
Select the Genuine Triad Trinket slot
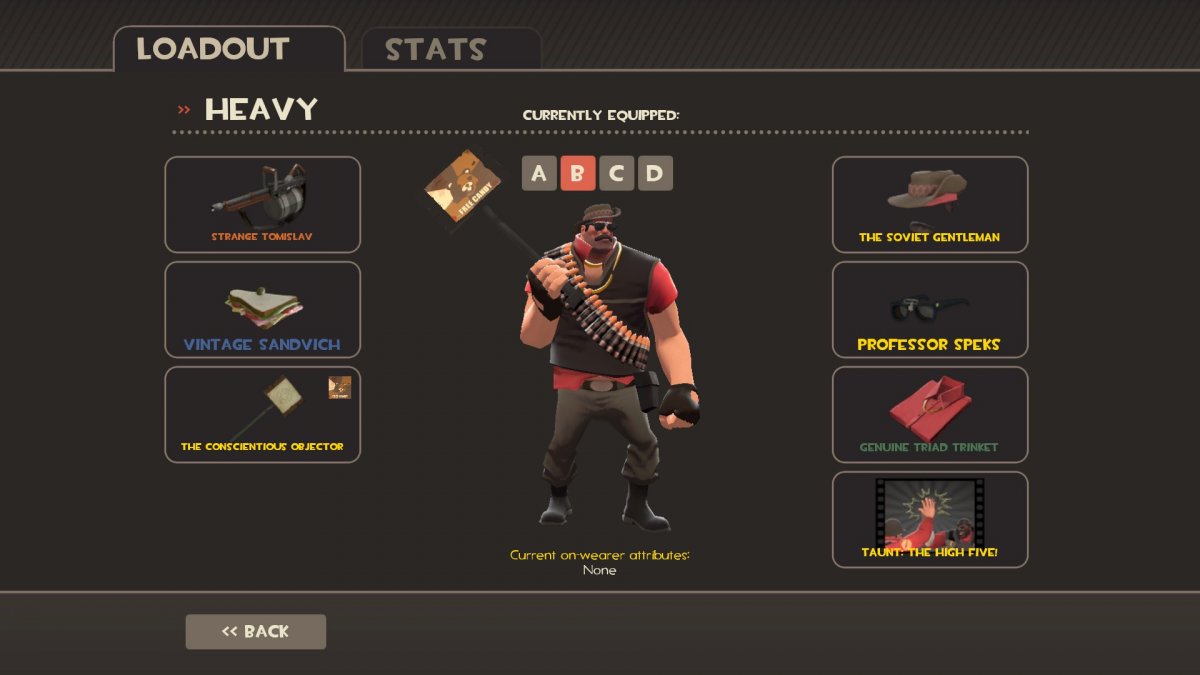[x=929, y=414]
